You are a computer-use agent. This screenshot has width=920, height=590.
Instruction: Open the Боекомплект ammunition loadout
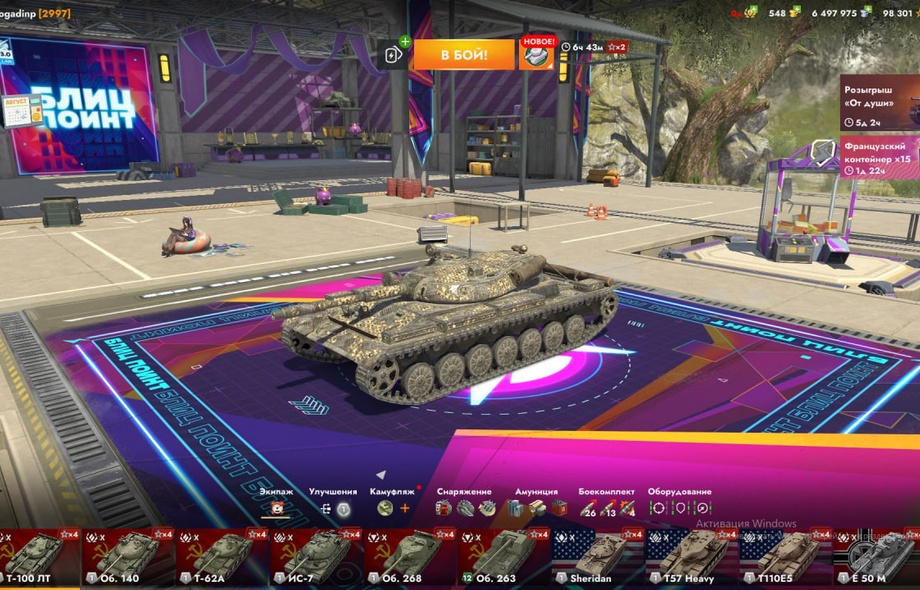[607, 507]
